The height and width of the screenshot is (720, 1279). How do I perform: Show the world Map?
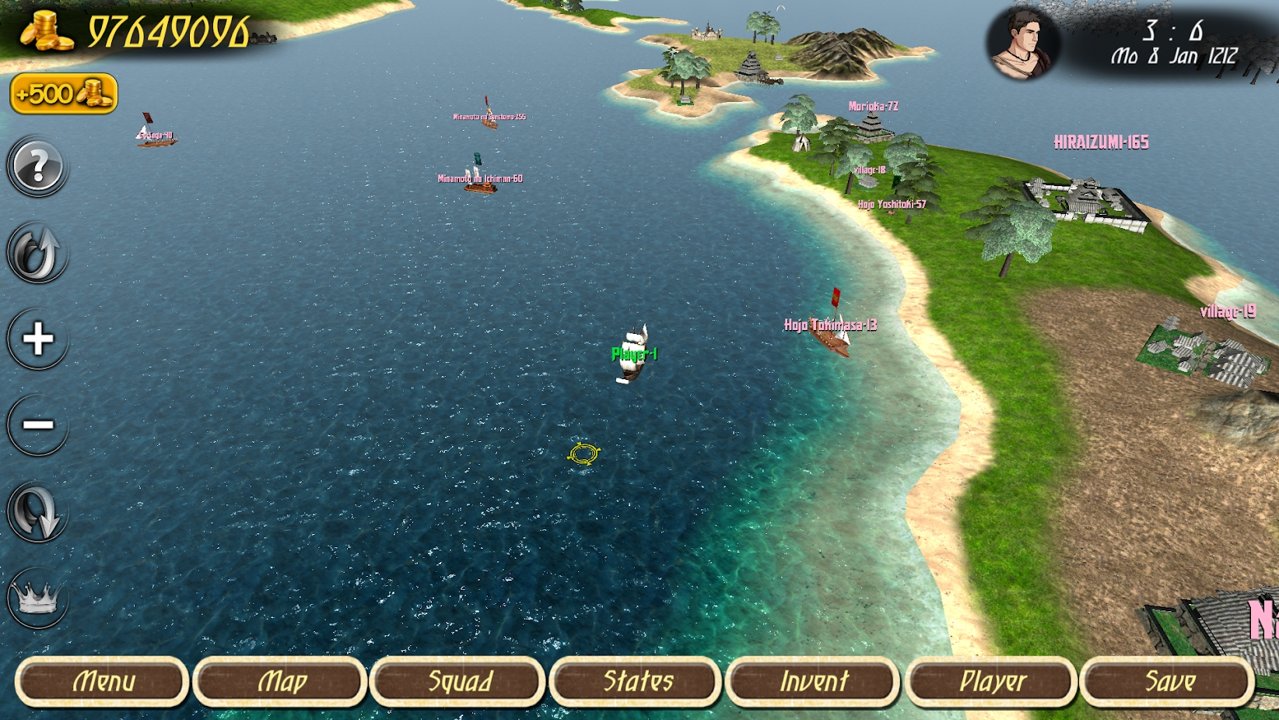(281, 682)
